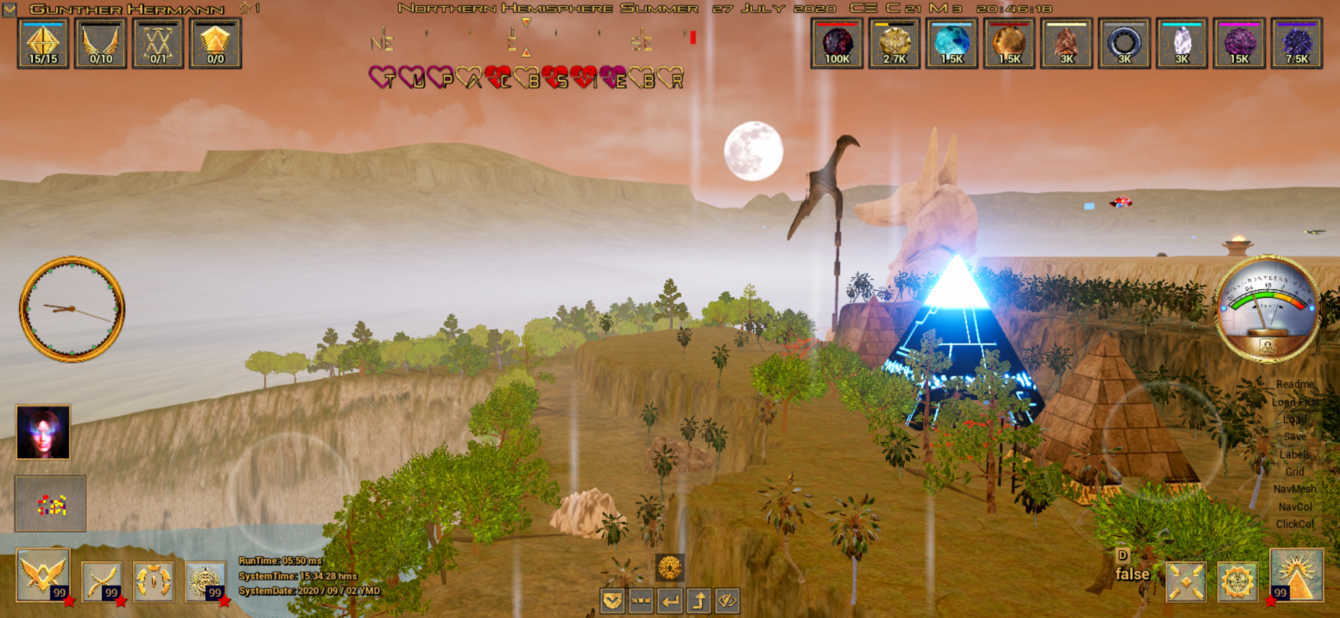Select the white crystal resource showing 3K
Viewport: 1340px width, 618px height.
(1182, 43)
